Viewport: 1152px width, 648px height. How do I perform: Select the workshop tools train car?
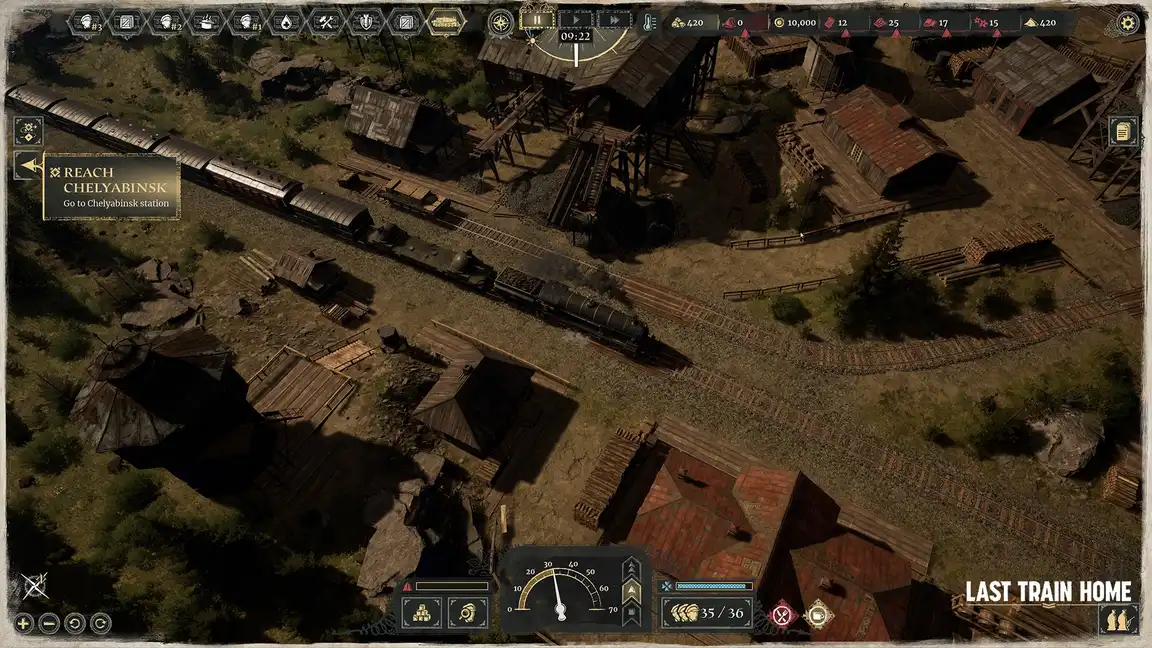(326, 21)
